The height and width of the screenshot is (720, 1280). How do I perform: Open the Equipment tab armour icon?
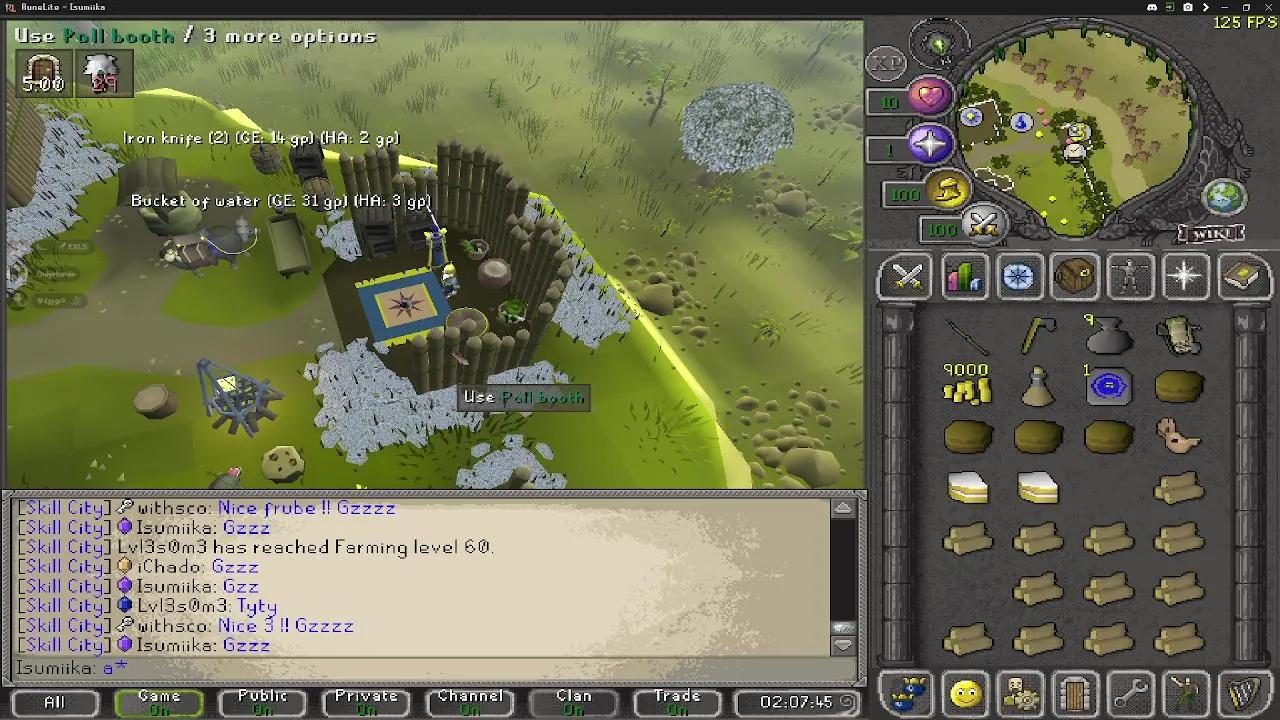point(1129,277)
